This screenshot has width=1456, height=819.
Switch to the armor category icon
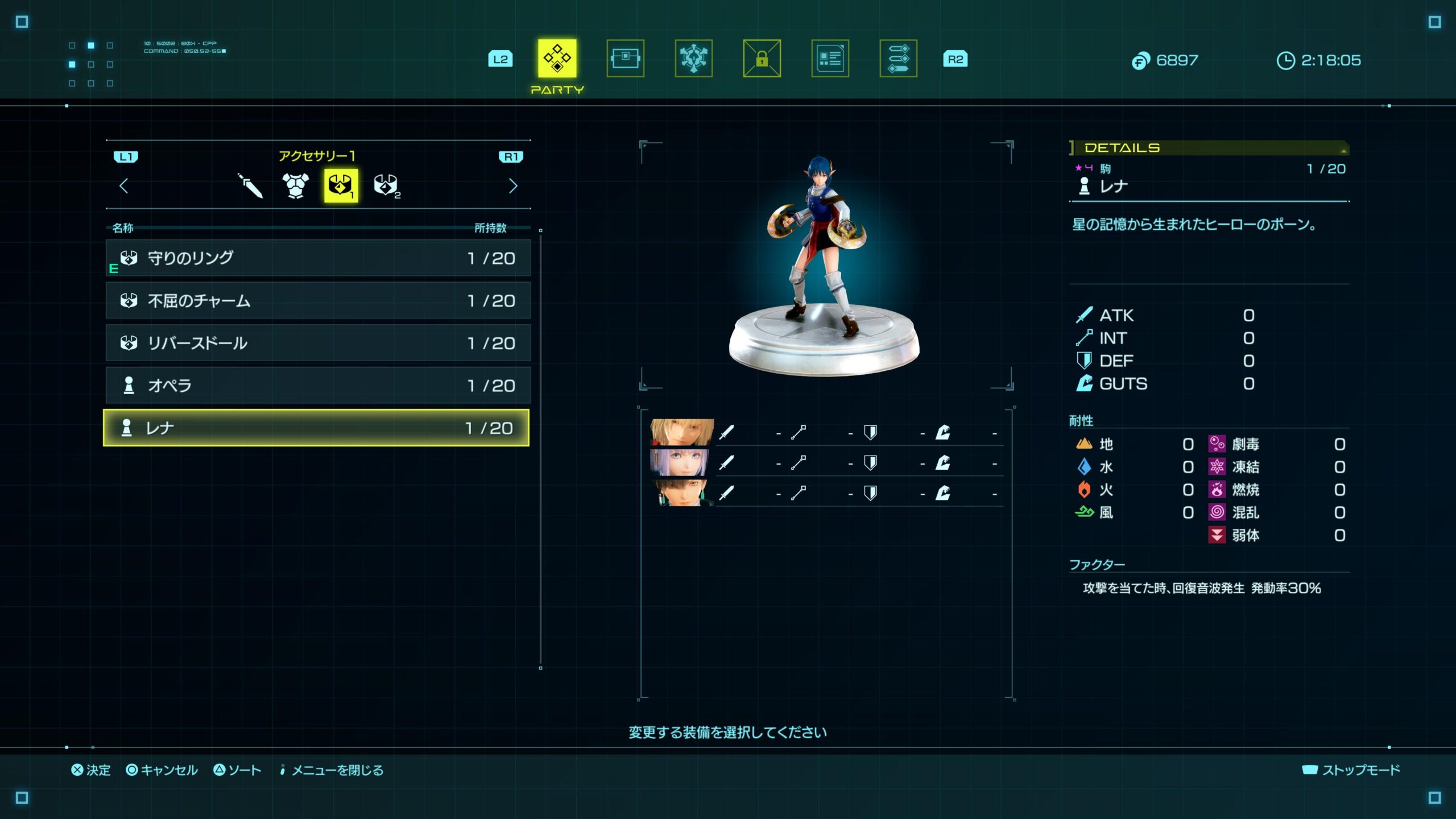point(295,185)
